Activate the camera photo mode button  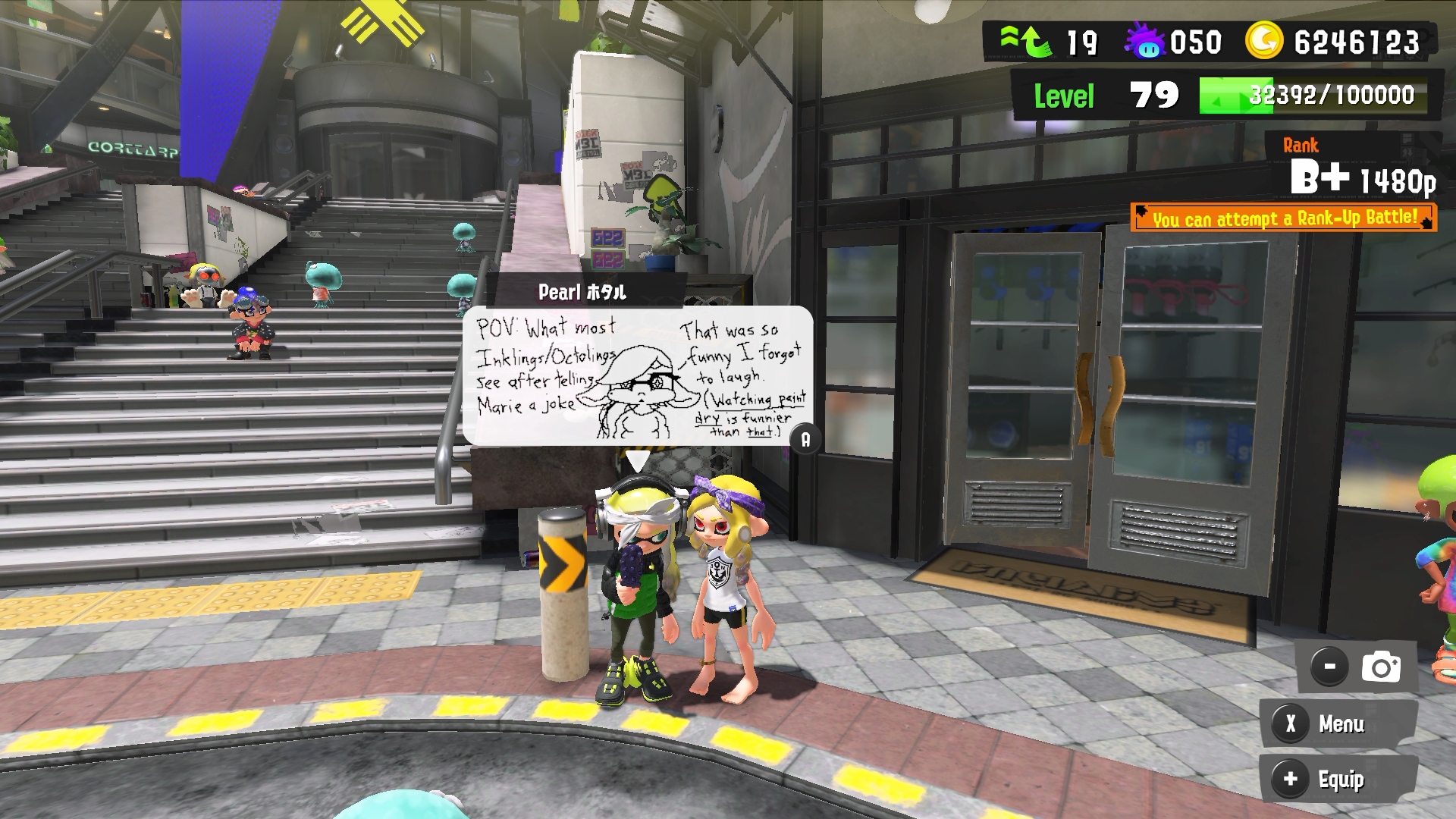click(x=1380, y=667)
